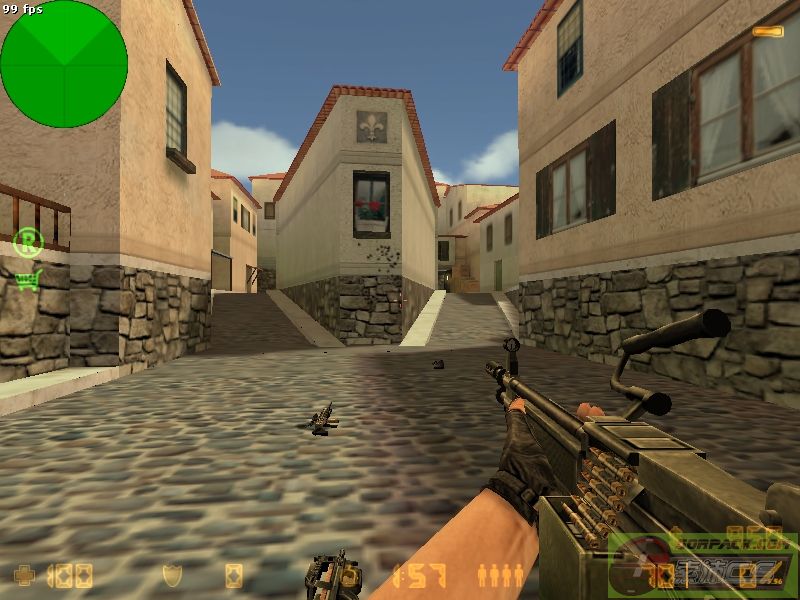Click the armor shield icon
The image size is (800, 600).
172,575
